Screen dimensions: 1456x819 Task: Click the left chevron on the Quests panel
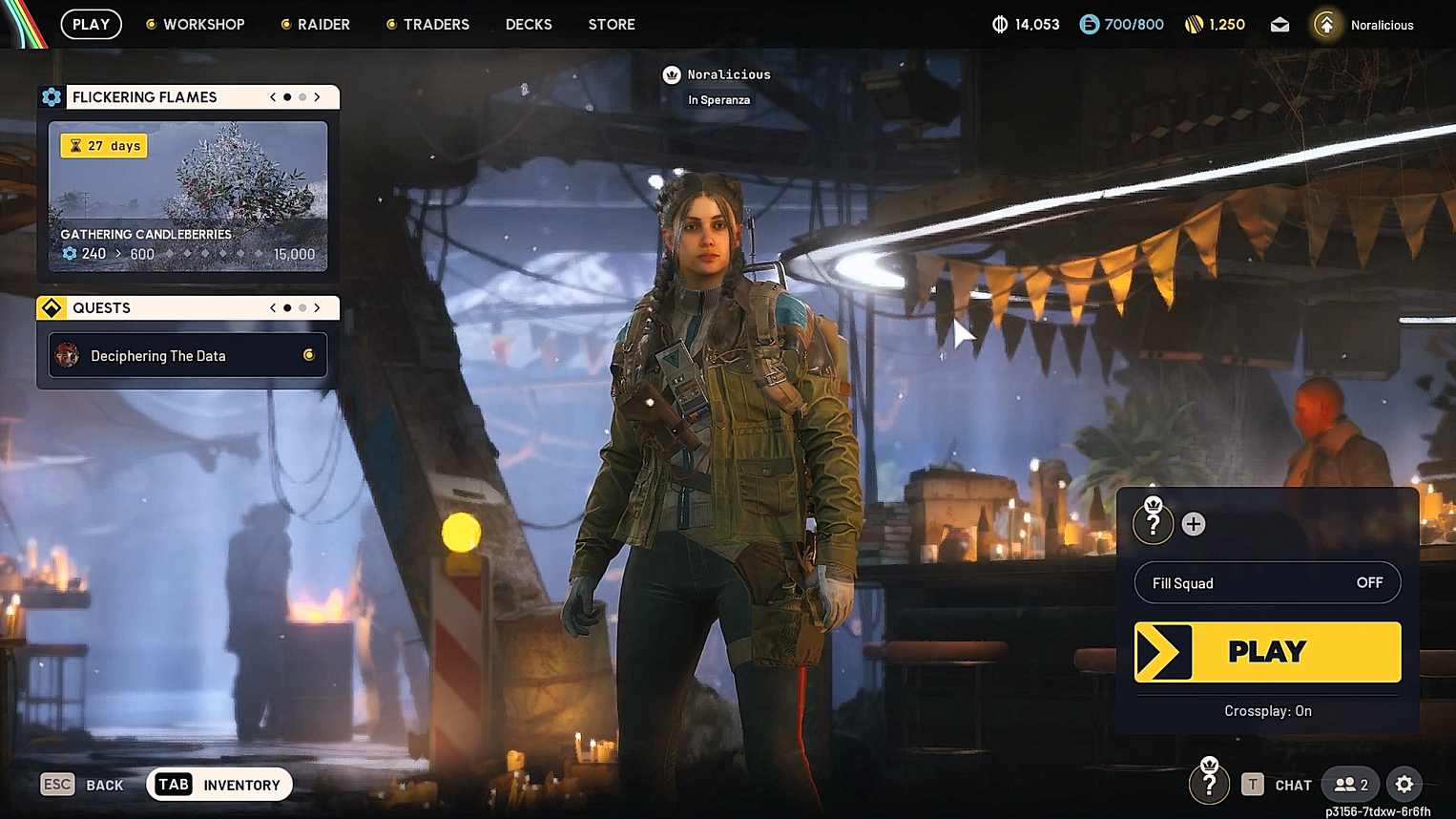272,307
